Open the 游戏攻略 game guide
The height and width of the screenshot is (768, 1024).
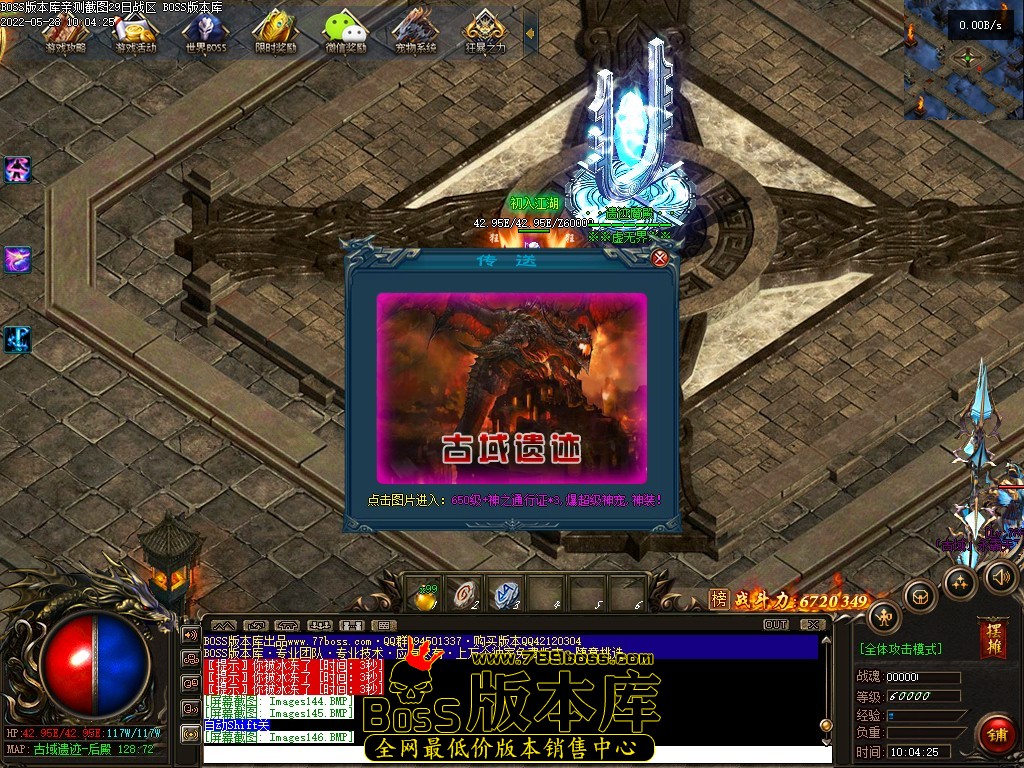(x=66, y=32)
